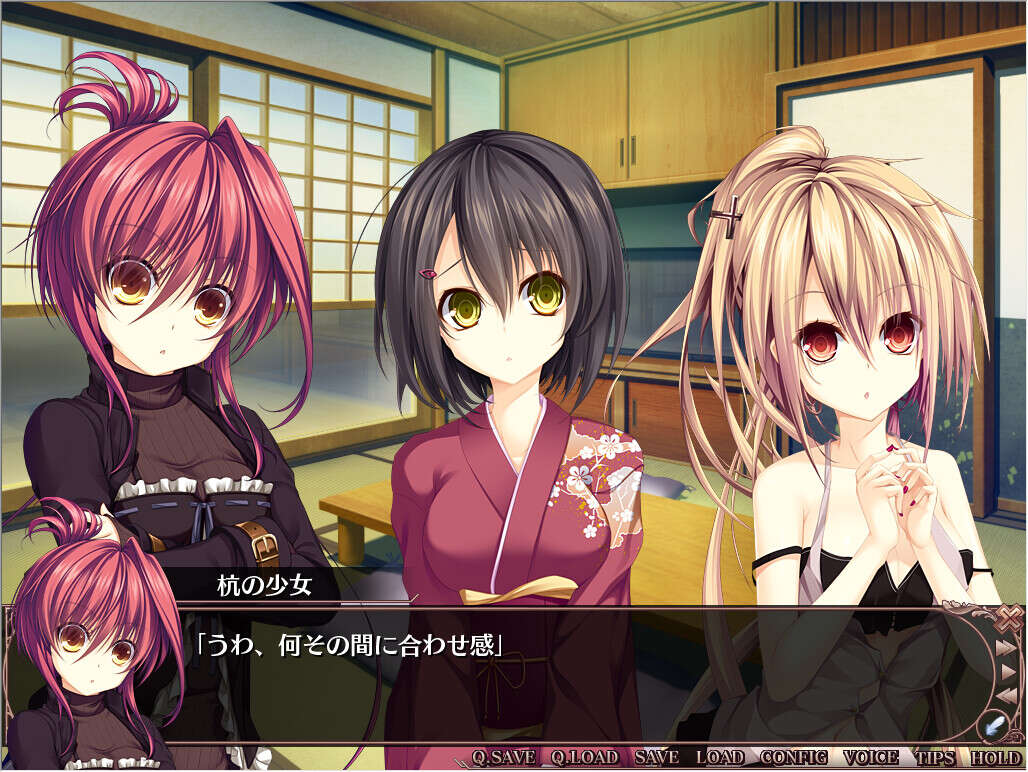1028x772 pixels.
Task: Activate the HOLD button
Action: (x=995, y=757)
